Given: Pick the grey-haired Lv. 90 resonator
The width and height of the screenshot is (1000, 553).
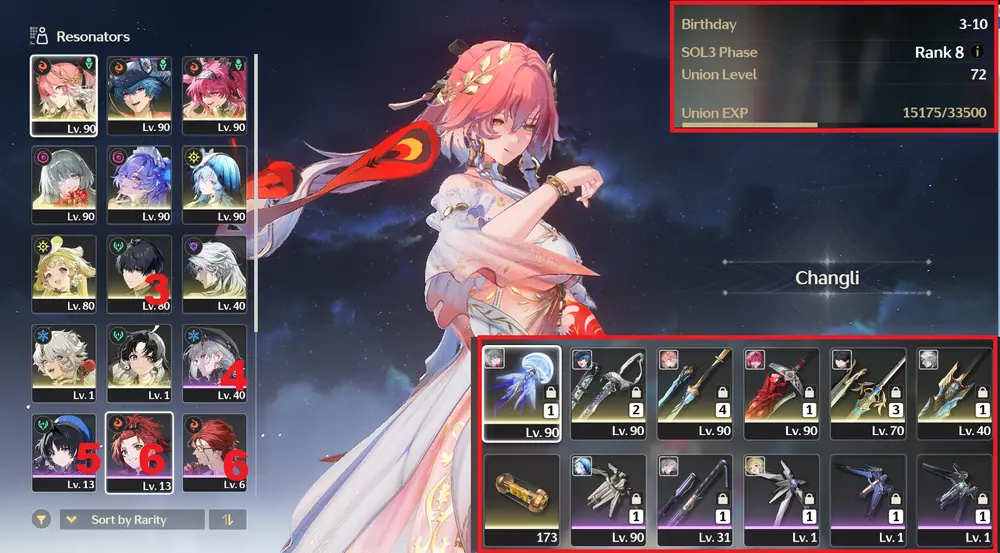Looking at the screenshot, I should [x=64, y=184].
